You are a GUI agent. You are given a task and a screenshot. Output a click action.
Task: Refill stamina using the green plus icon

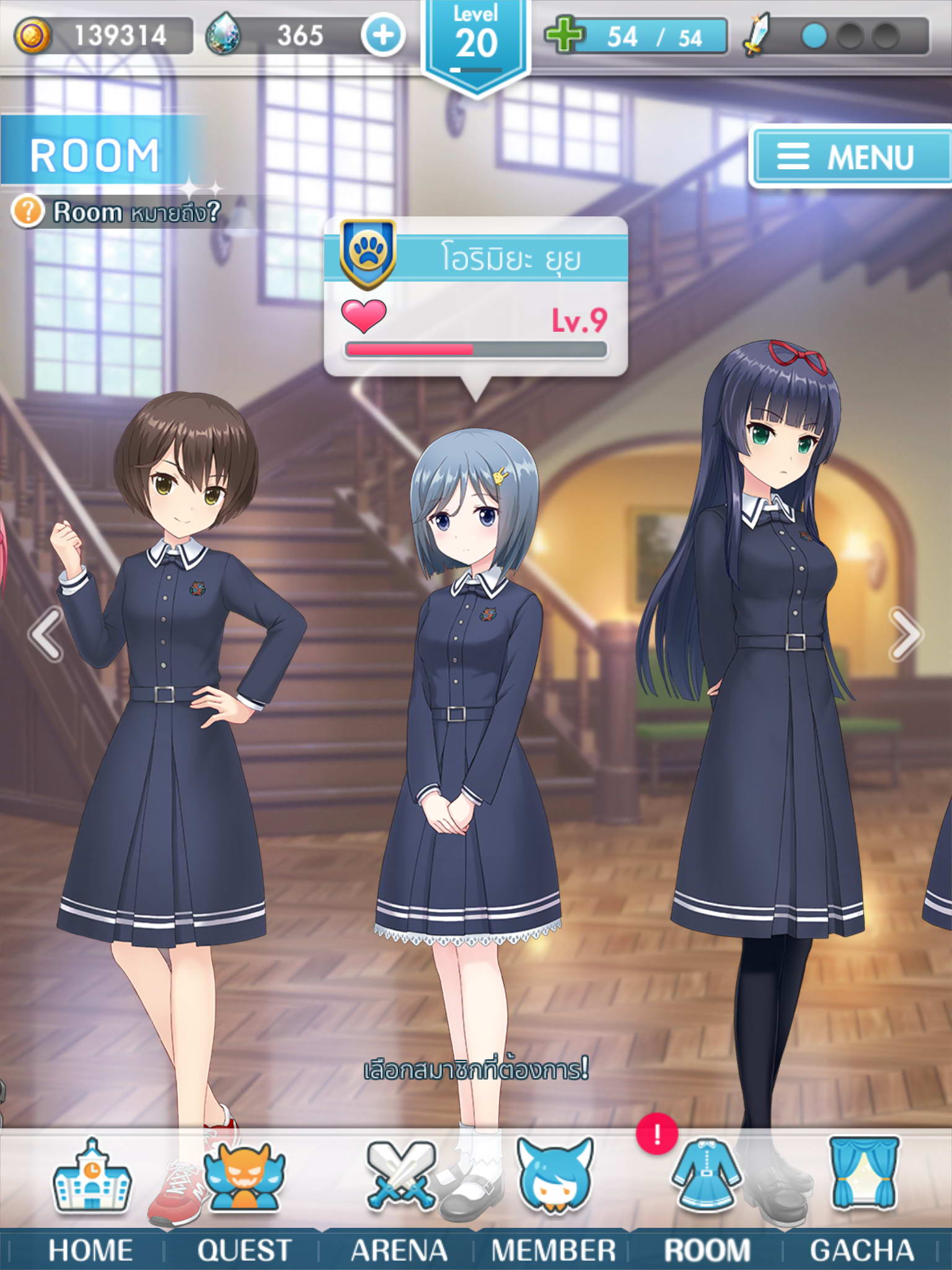564,35
